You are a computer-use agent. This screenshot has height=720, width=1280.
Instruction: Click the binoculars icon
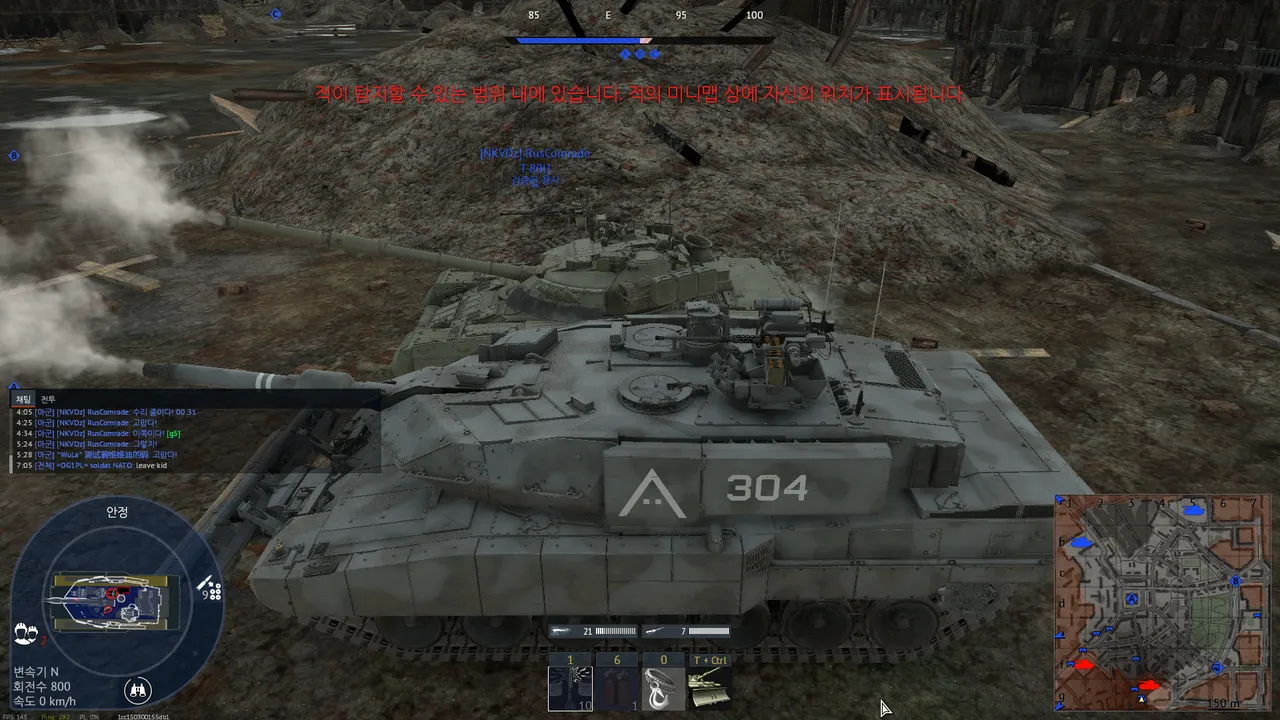point(138,689)
